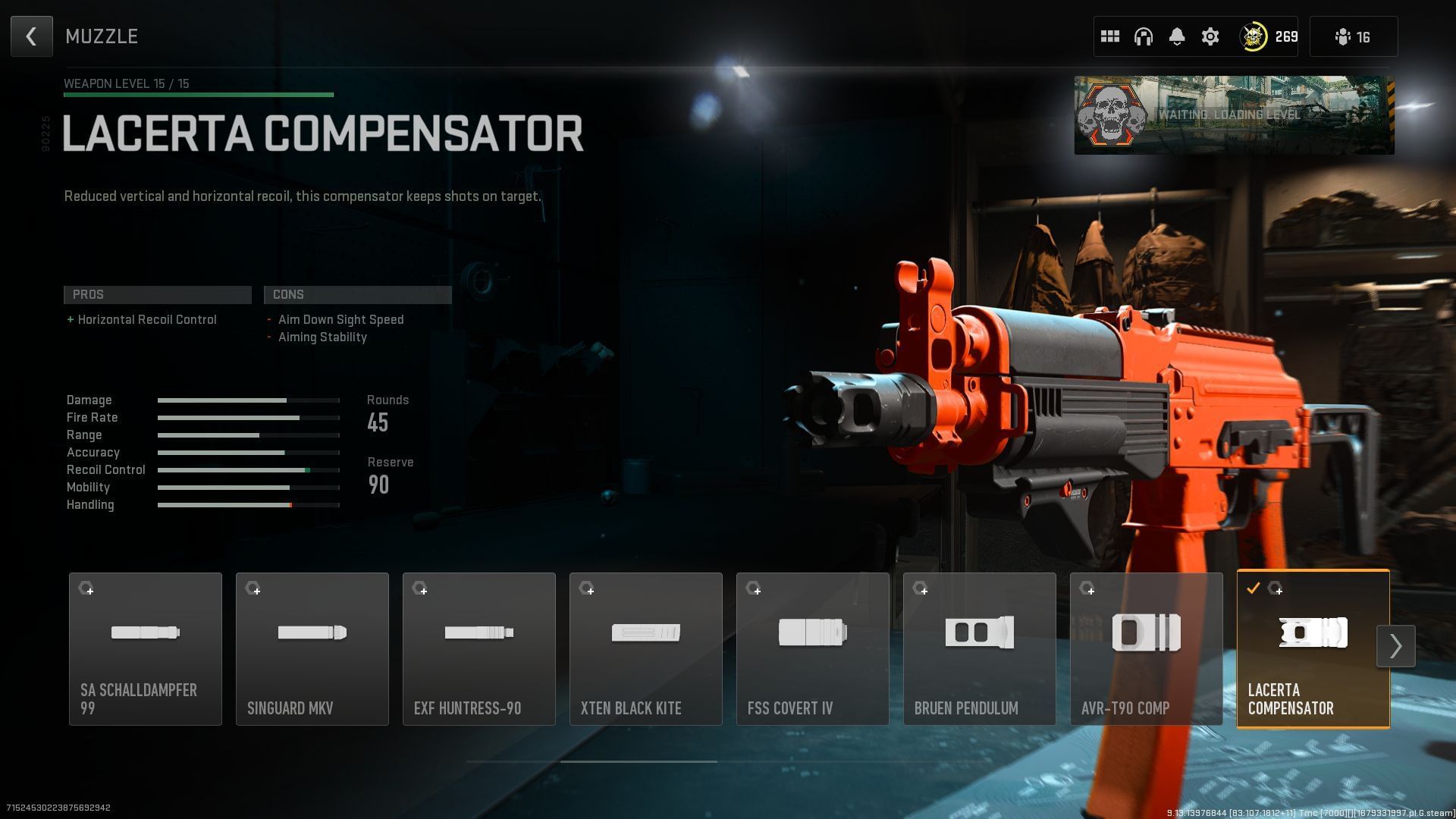This screenshot has height=819, width=1456.
Task: Choose the Singuard MKV muzzle
Action: [312, 648]
